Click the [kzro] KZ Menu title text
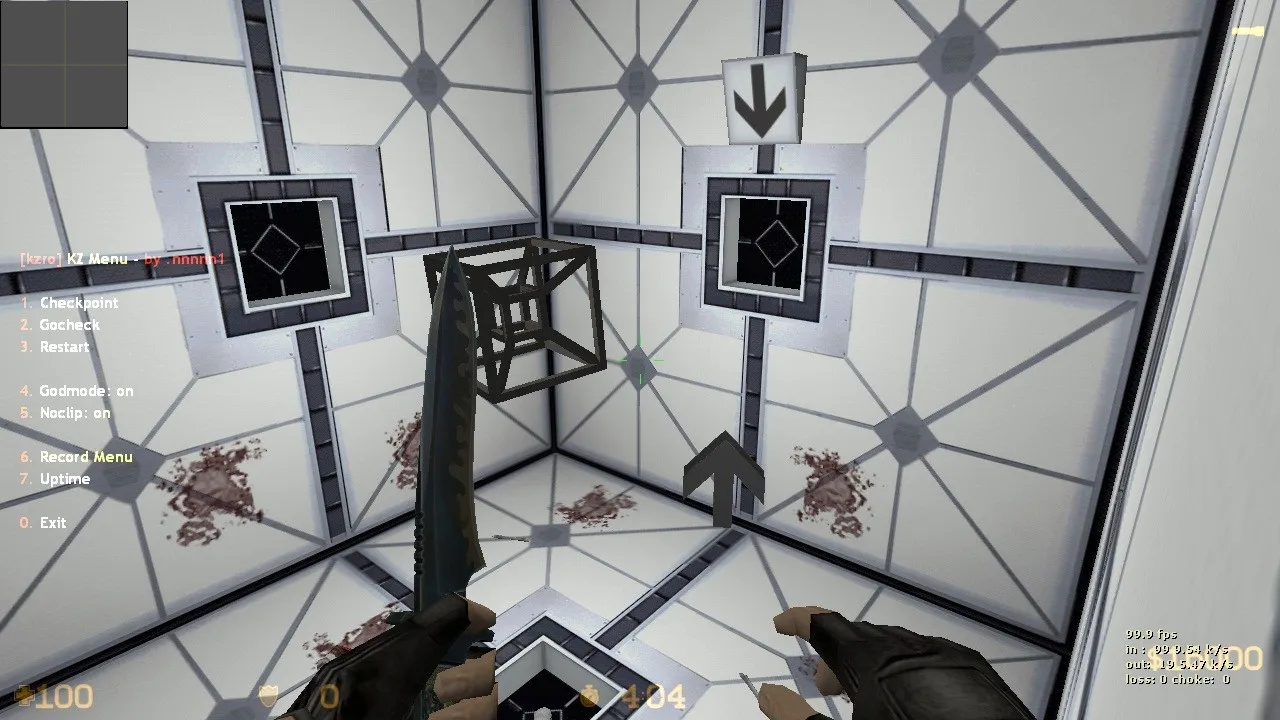The height and width of the screenshot is (720, 1280). [120, 258]
